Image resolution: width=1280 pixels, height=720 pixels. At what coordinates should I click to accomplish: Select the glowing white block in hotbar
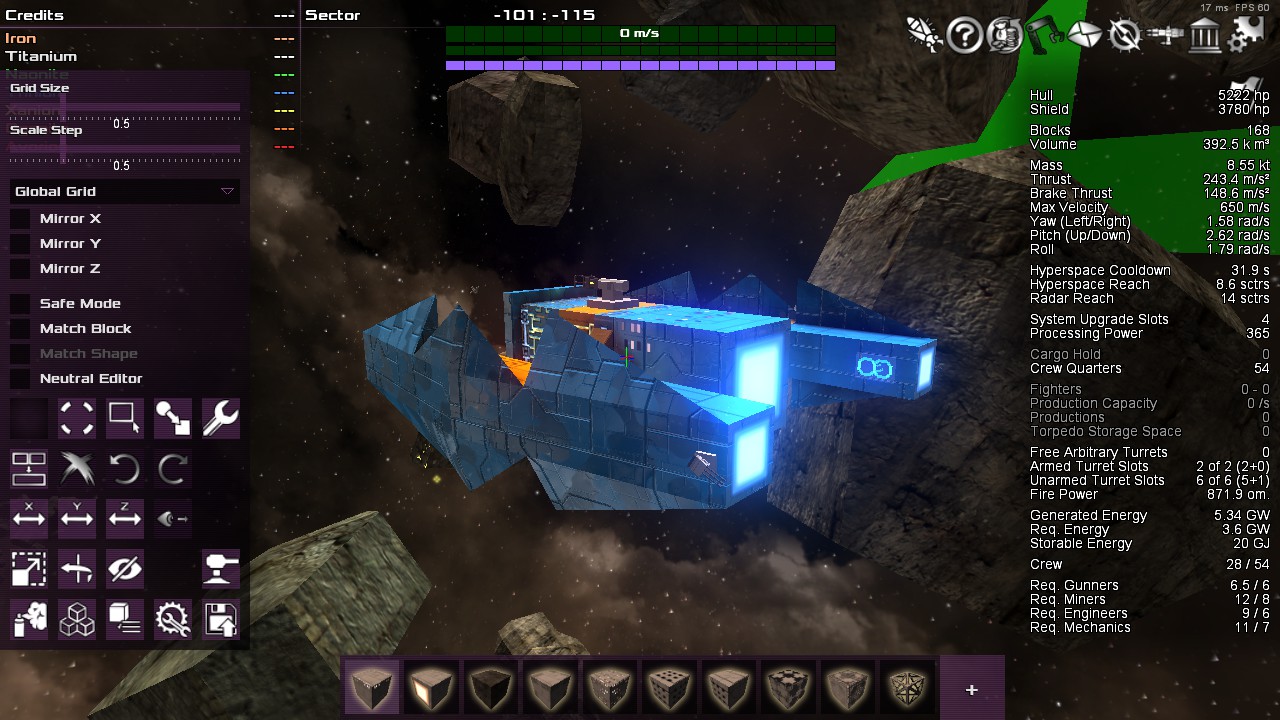431,688
